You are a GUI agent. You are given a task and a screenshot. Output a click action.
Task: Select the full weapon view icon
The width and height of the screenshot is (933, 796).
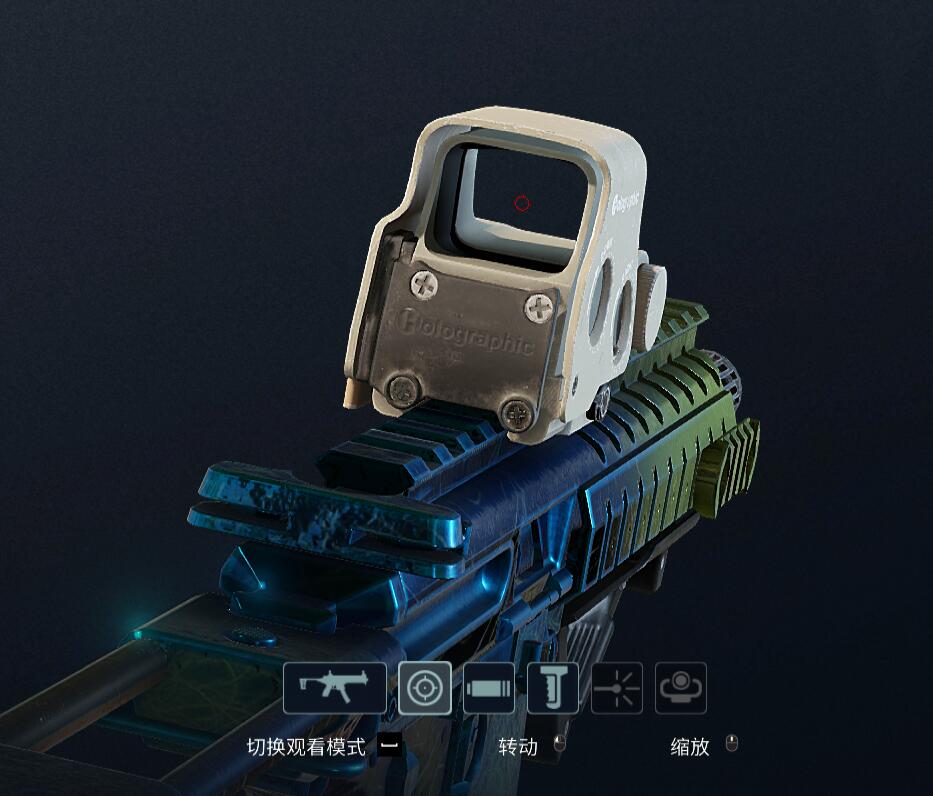click(x=334, y=688)
